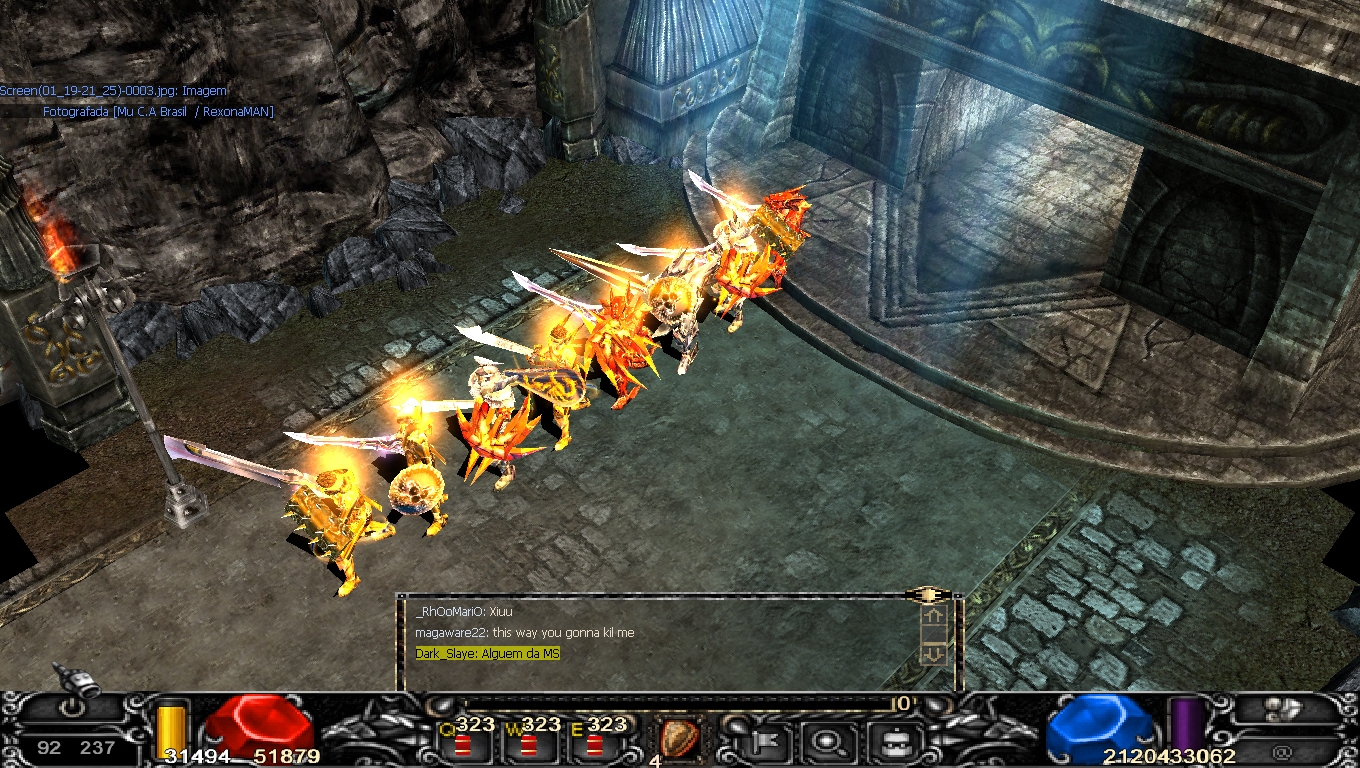Use the Q hotkey potion slot

(x=462, y=743)
